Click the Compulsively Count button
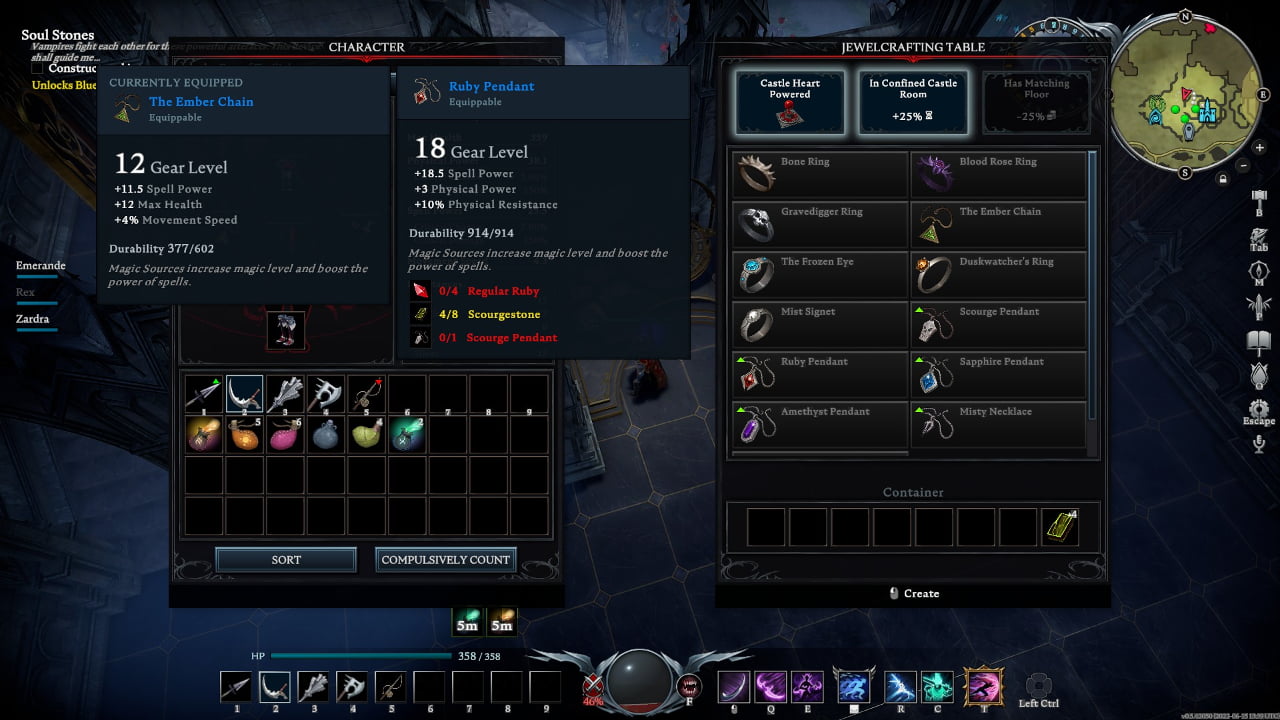This screenshot has width=1280, height=720. click(446, 560)
